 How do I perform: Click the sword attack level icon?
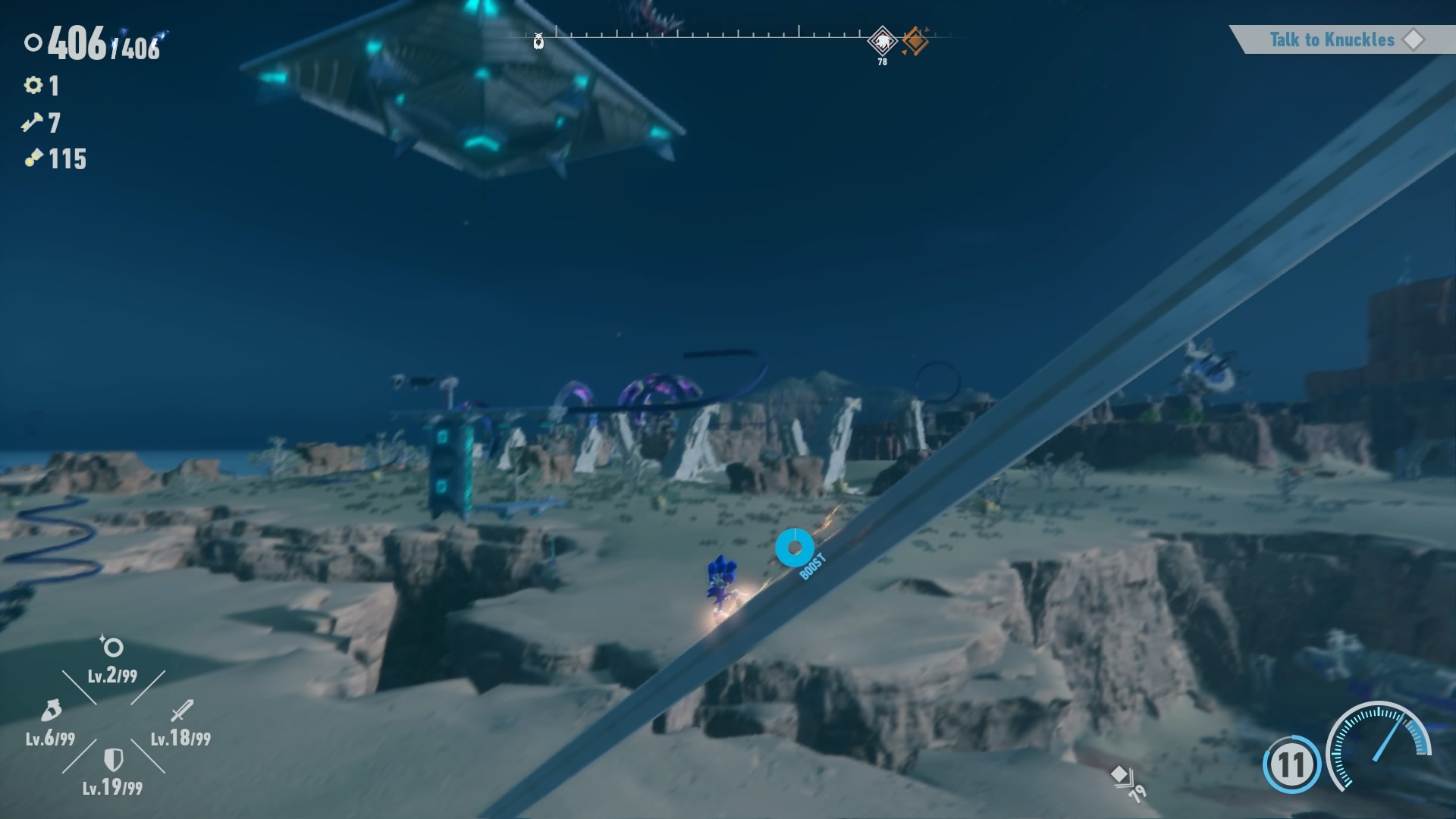pos(182,711)
